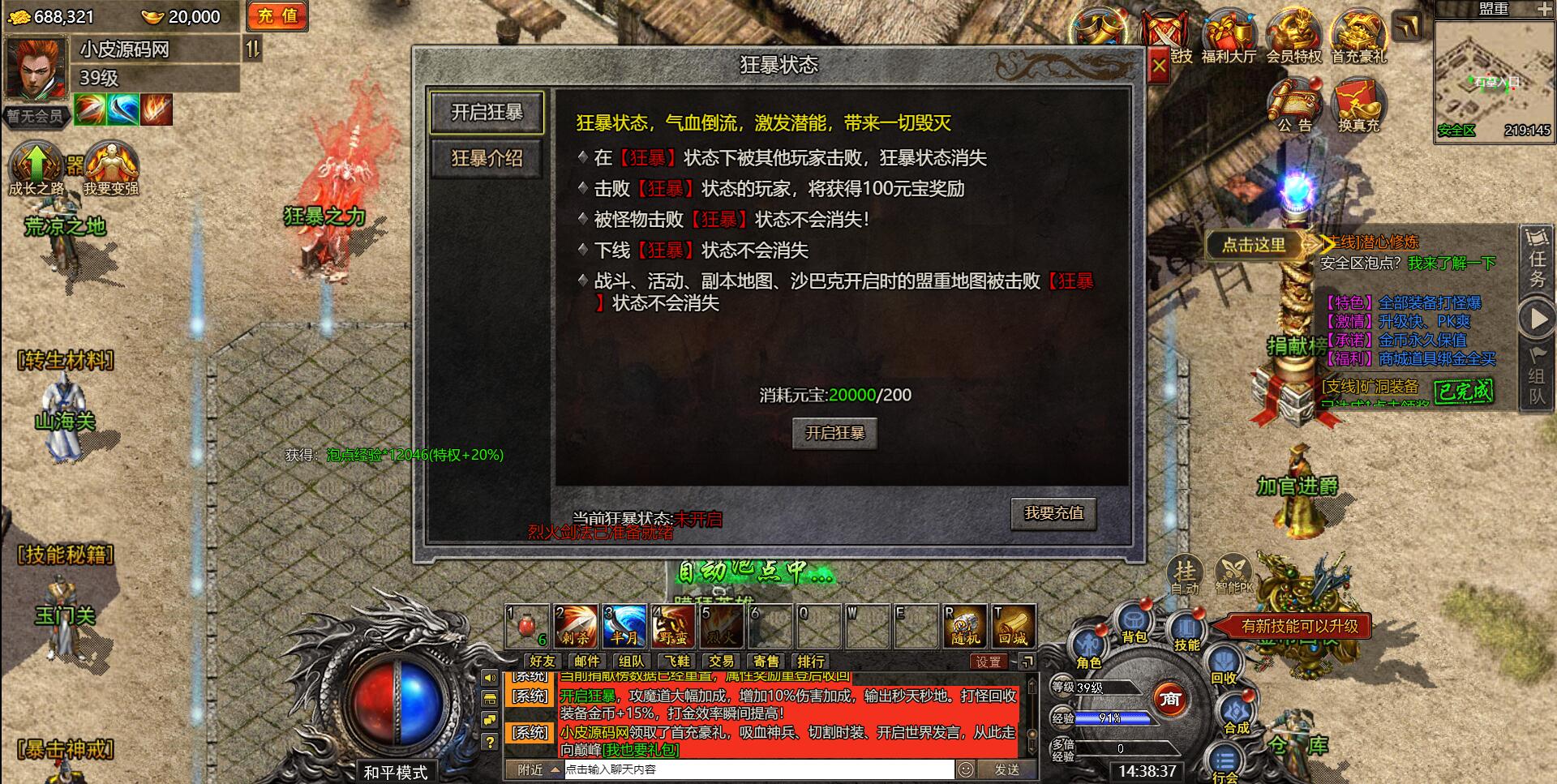Activate the 烈火 skill icon
Screen dimensions: 1557x784
point(721,626)
